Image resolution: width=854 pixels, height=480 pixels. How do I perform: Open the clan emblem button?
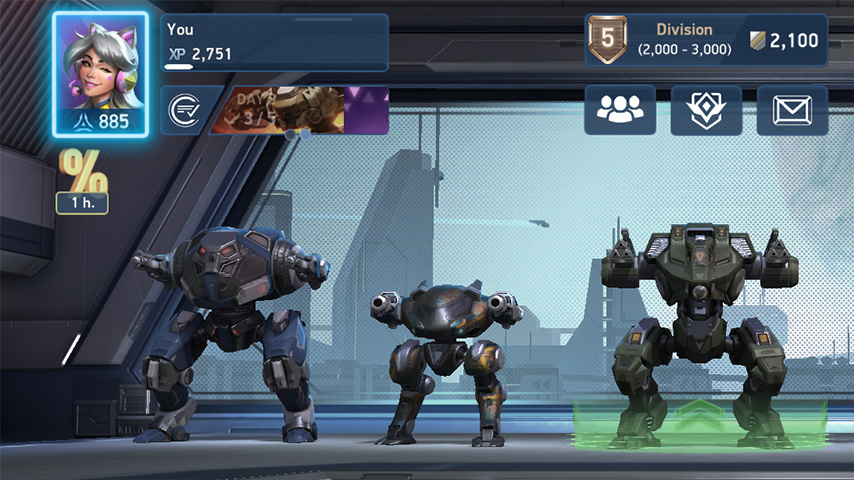tap(706, 110)
